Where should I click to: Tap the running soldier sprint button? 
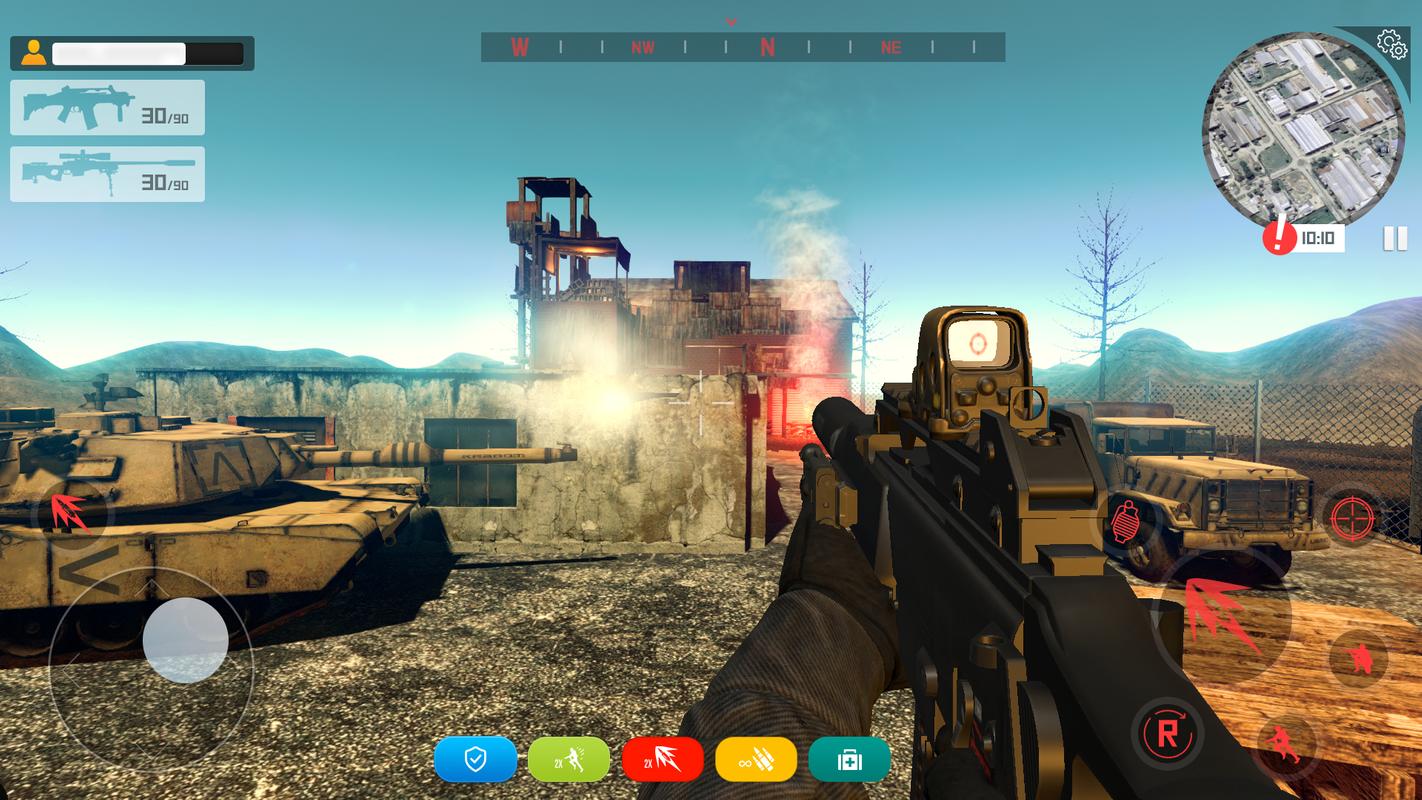(x=1283, y=744)
